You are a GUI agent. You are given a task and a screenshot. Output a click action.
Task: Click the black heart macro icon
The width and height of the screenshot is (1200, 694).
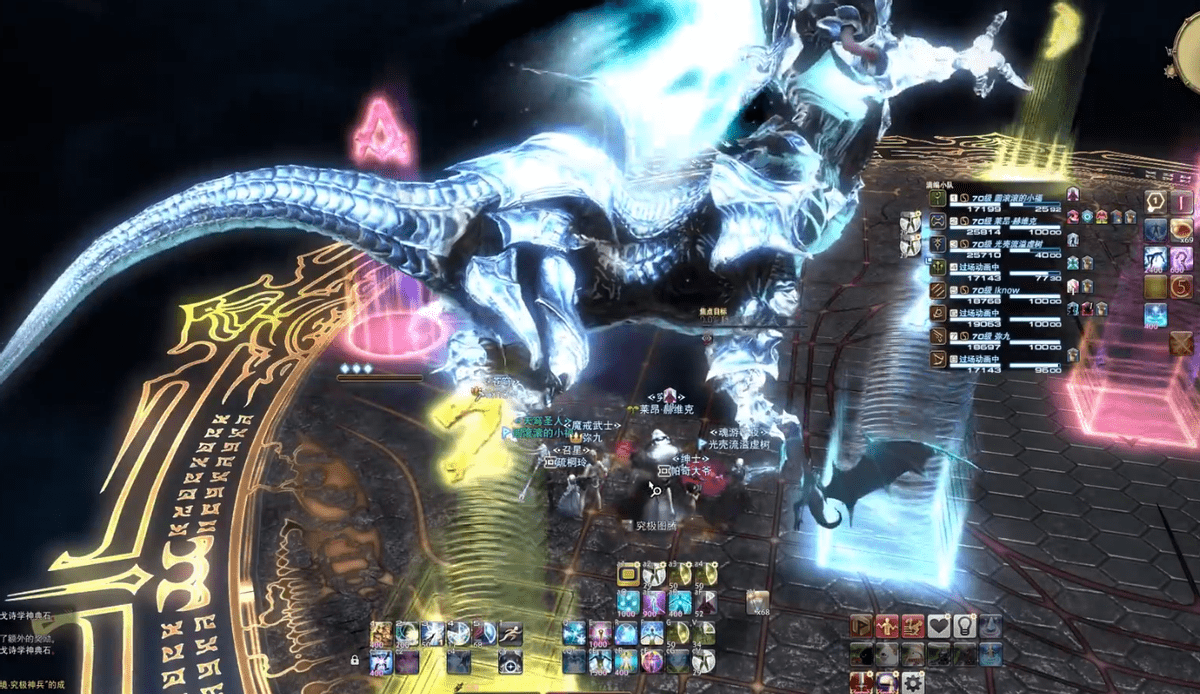coord(938,626)
